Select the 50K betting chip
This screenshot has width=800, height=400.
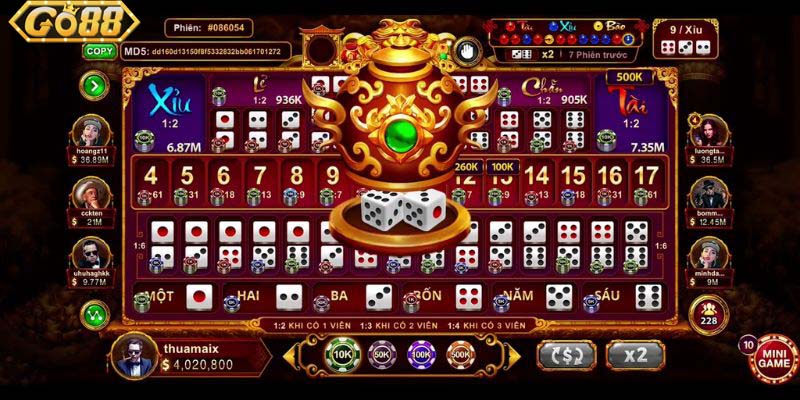pos(380,354)
